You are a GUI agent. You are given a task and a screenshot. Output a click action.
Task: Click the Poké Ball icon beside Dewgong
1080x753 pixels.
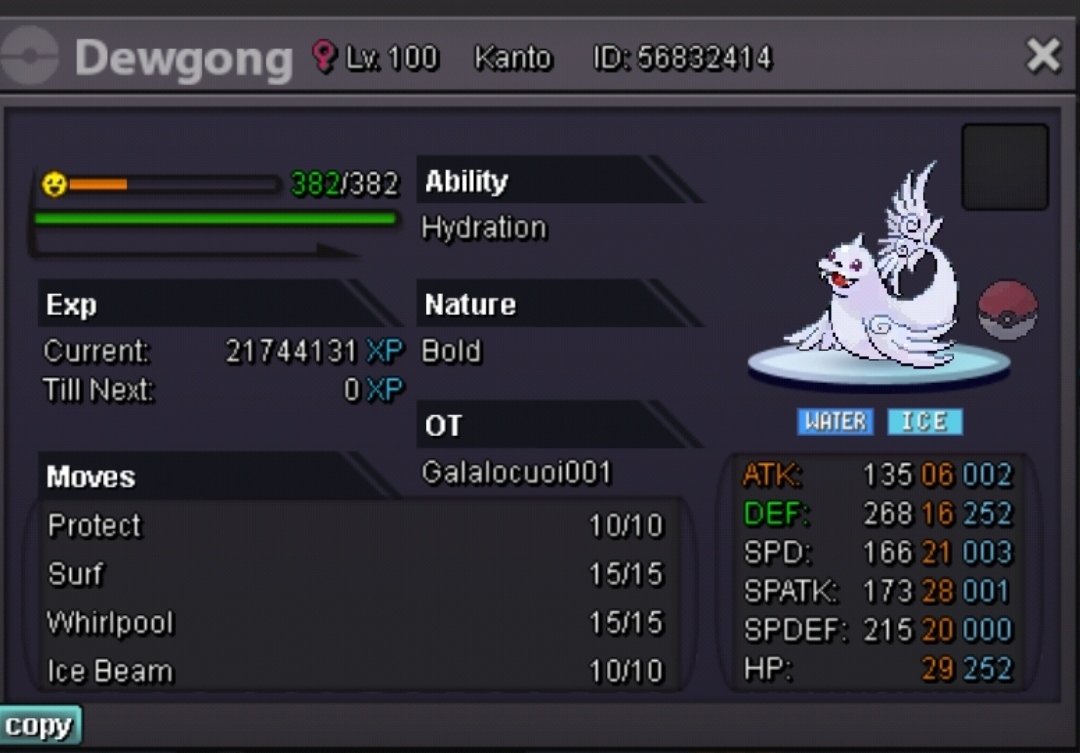[1007, 310]
